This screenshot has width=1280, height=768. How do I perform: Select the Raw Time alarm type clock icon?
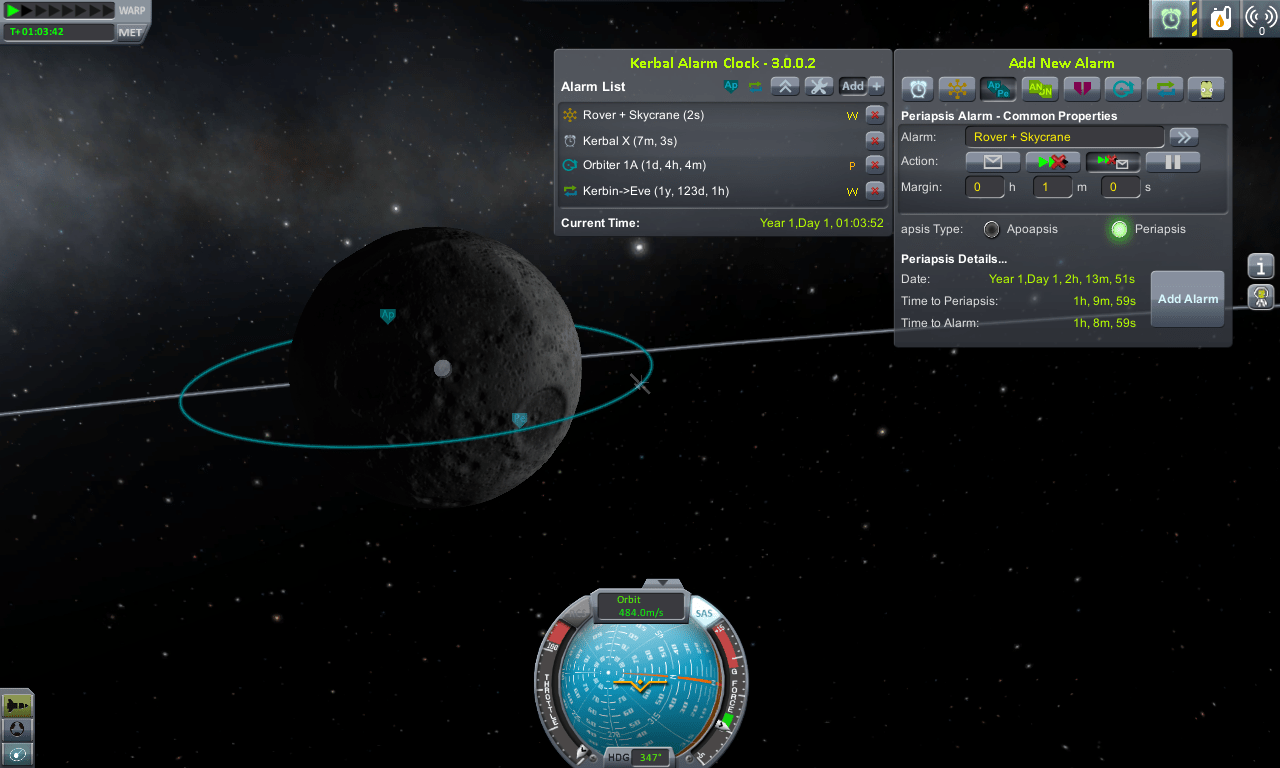click(918, 89)
